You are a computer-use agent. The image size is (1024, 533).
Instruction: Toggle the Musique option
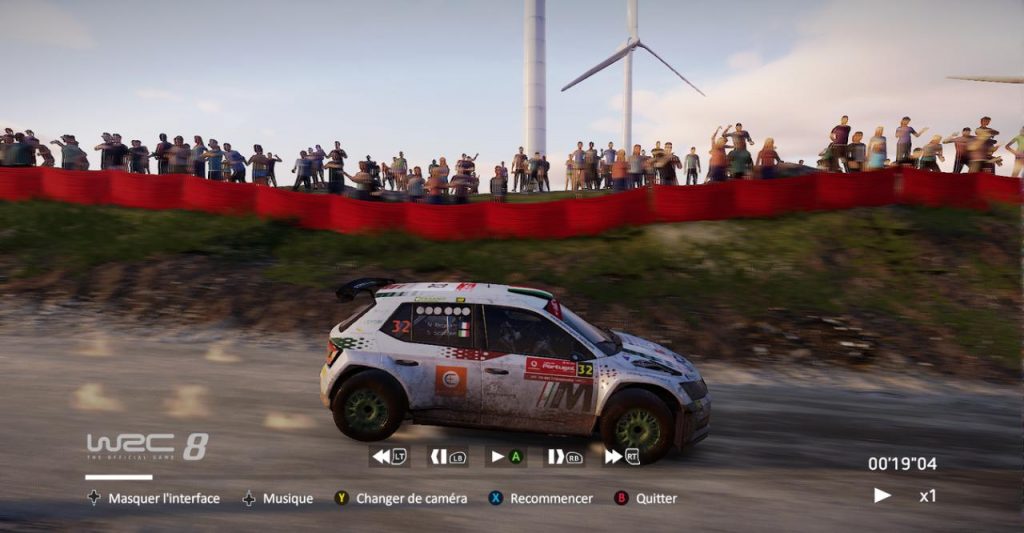pos(277,498)
